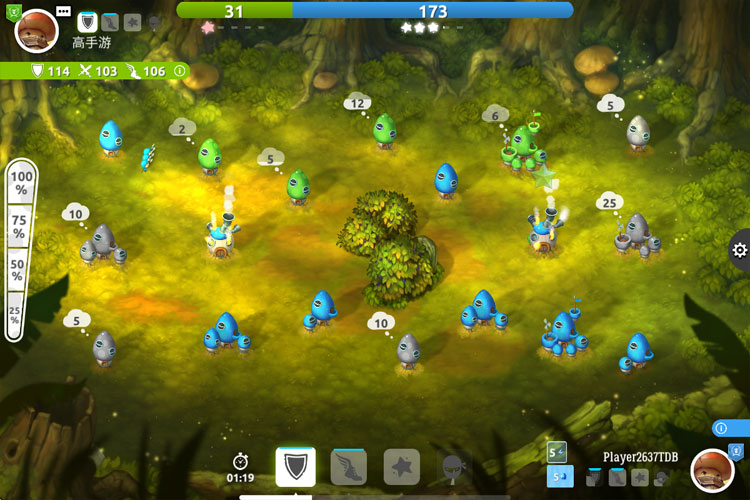Trigger the large star skill button
Image resolution: width=750 pixels, height=500 pixels.
pos(402,466)
